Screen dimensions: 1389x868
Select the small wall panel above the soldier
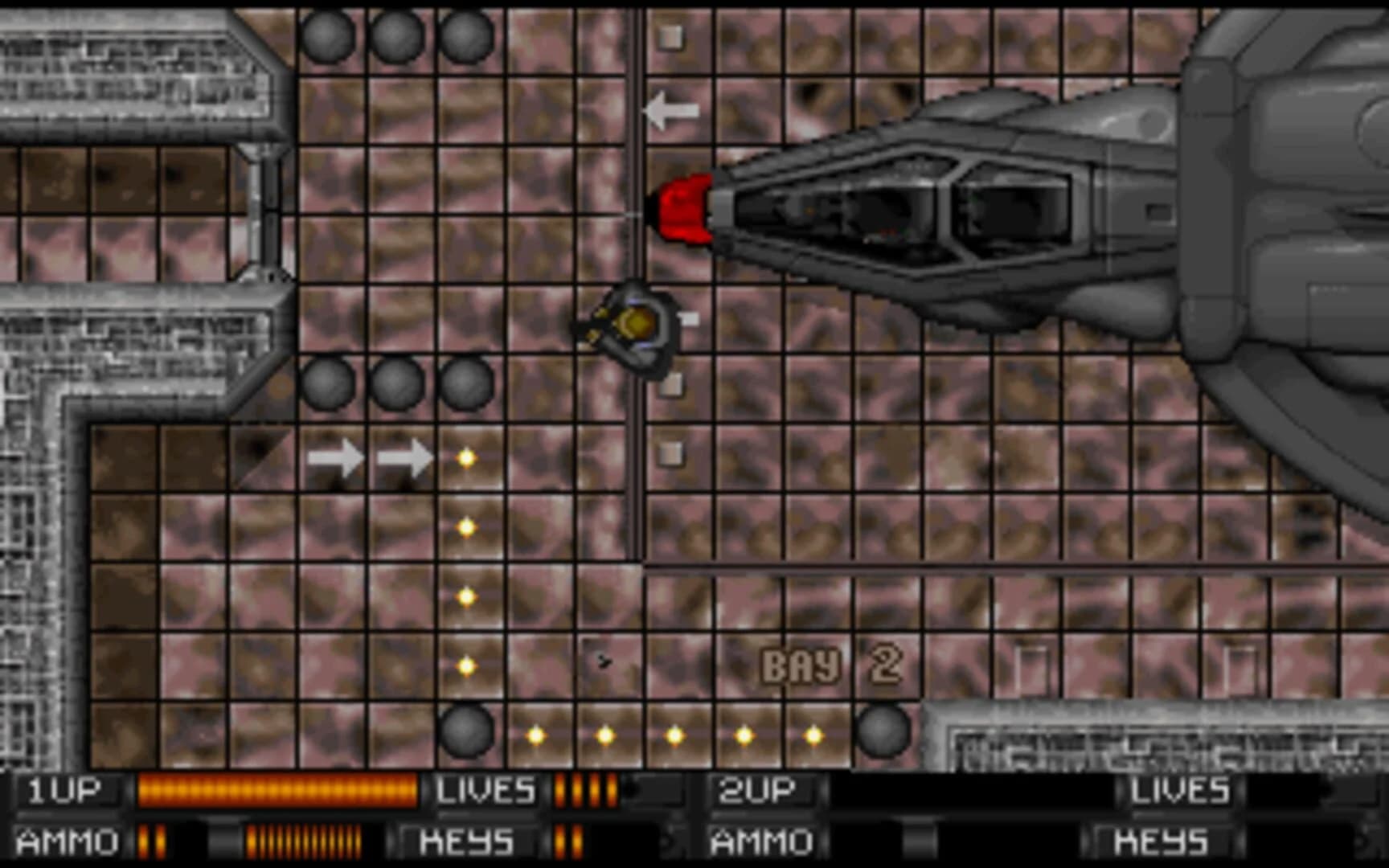point(670,36)
